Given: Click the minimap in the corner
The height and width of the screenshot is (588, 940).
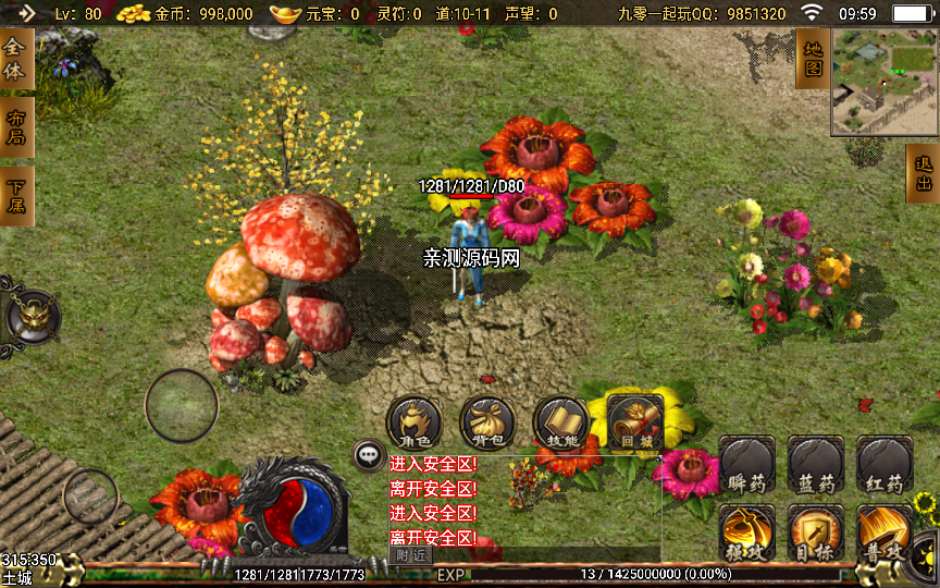Looking at the screenshot, I should click(x=884, y=81).
